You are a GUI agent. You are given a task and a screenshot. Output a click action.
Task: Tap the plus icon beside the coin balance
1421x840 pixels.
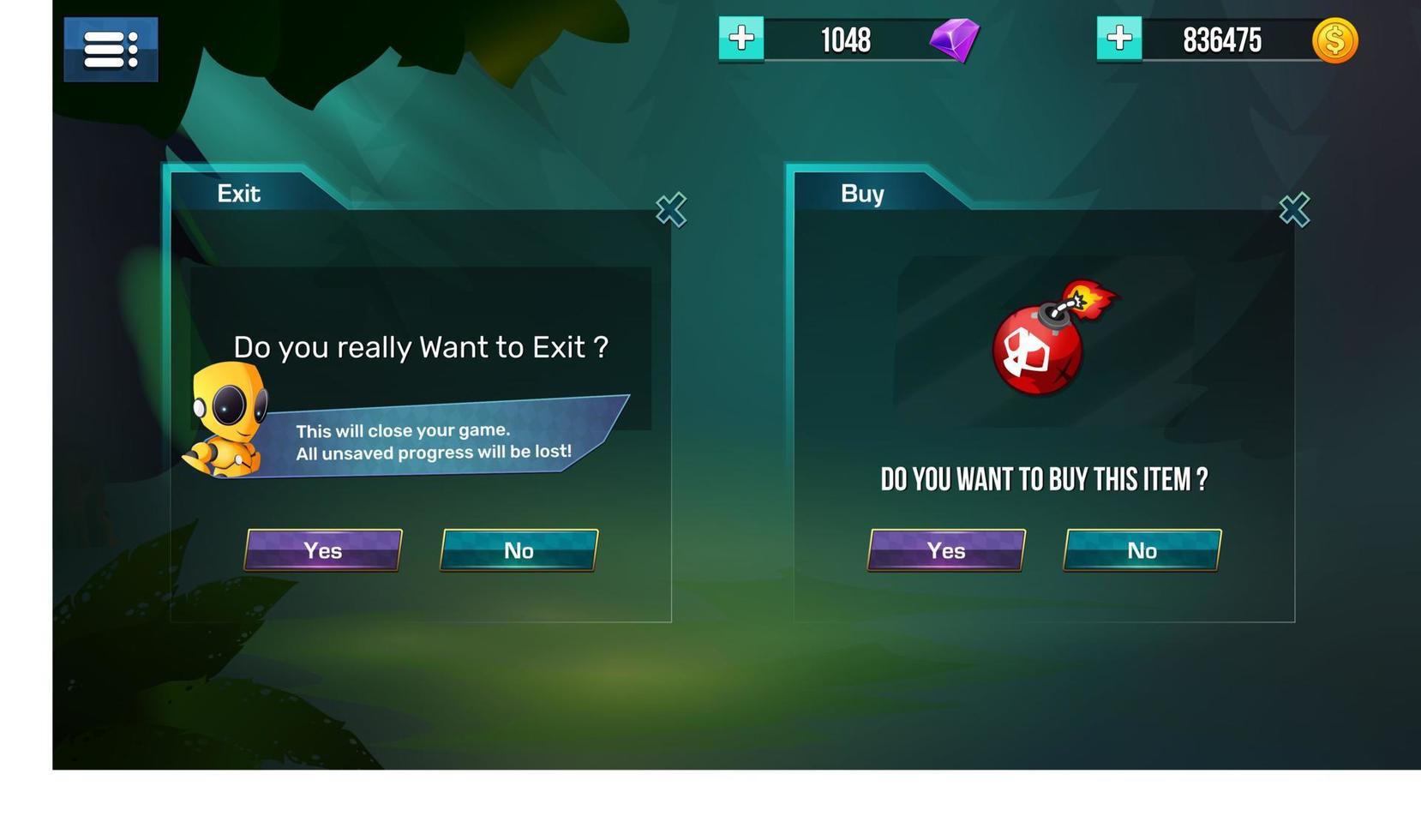click(x=1118, y=38)
